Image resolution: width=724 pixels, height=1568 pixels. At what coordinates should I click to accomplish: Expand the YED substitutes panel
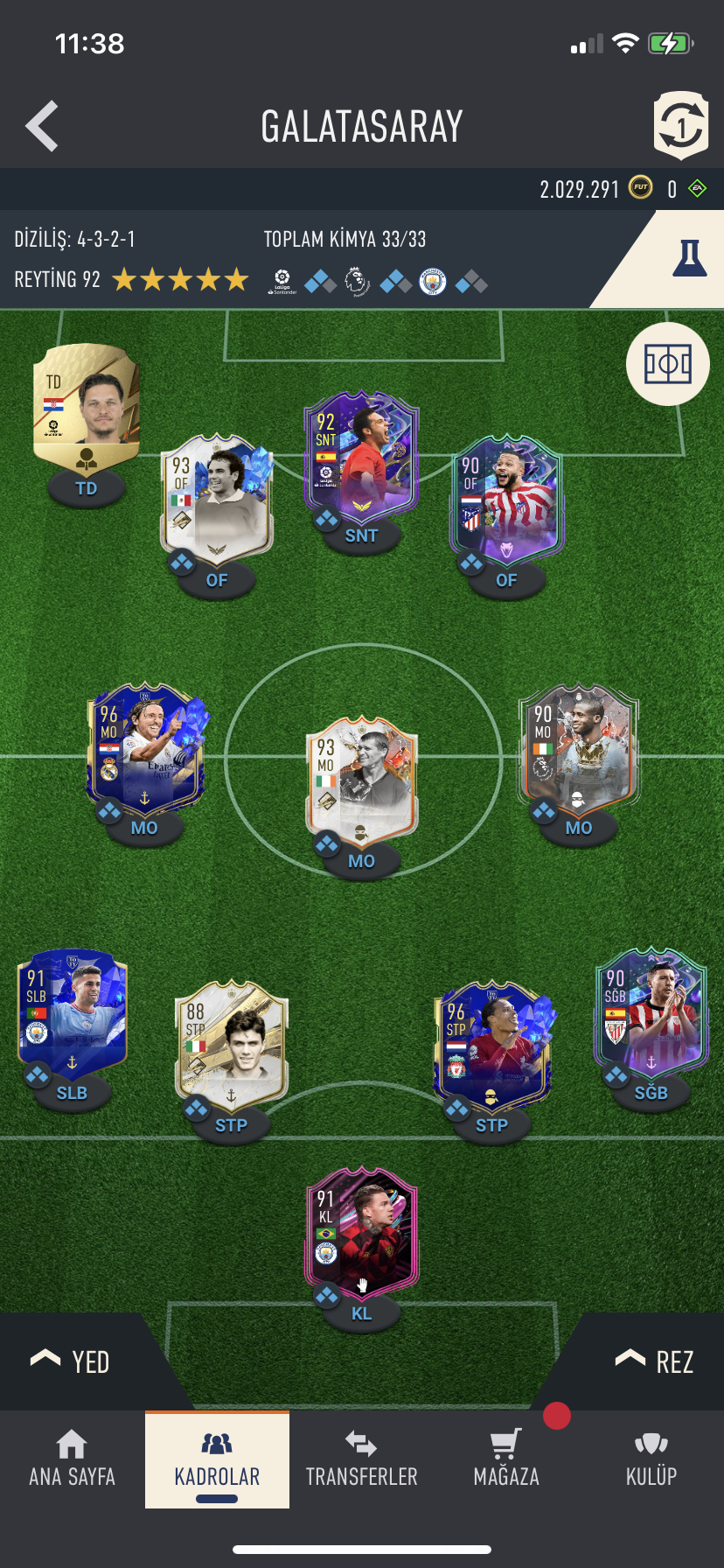pos(70,1361)
